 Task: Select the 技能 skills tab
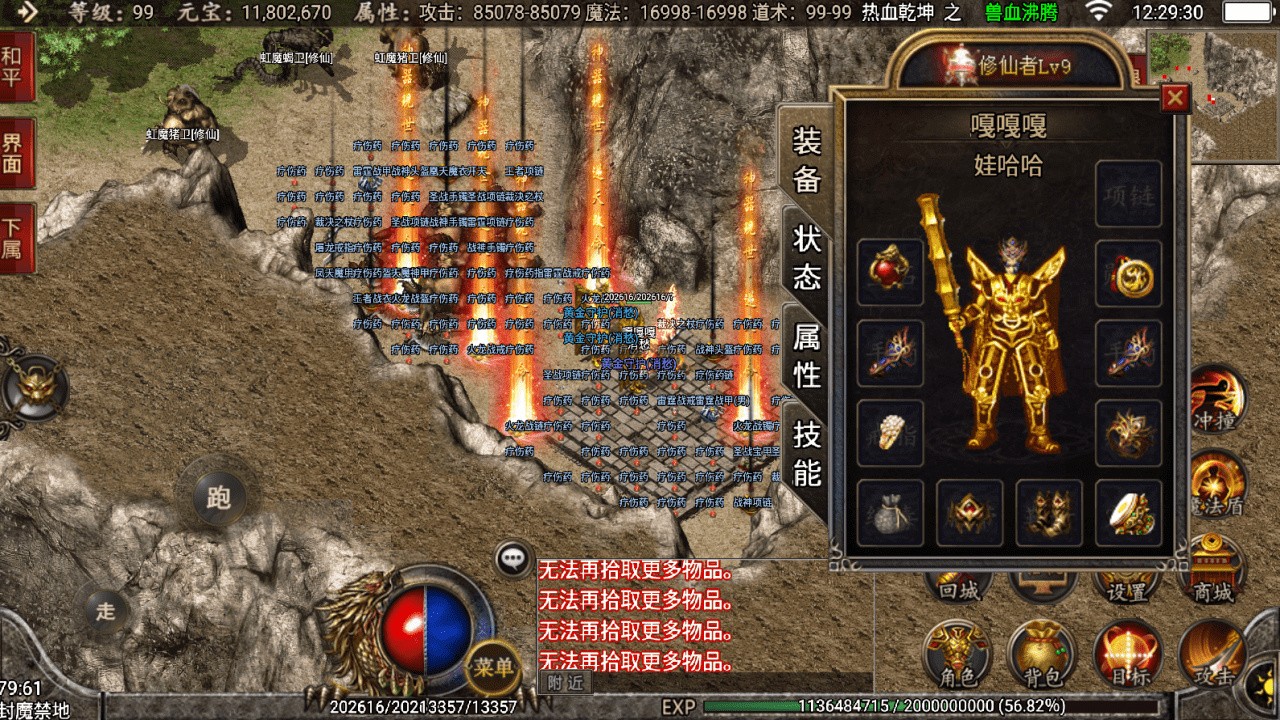(807, 452)
